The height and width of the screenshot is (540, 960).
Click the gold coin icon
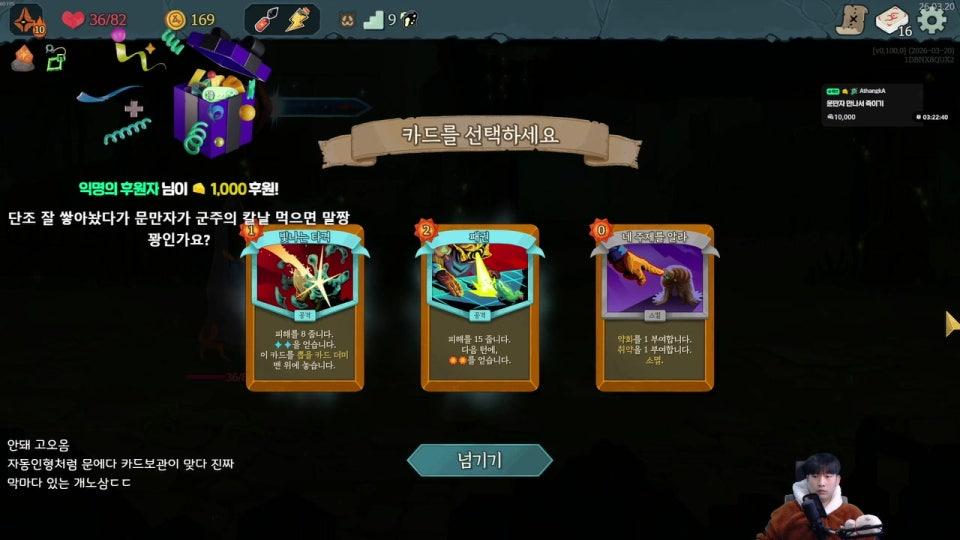pos(176,19)
